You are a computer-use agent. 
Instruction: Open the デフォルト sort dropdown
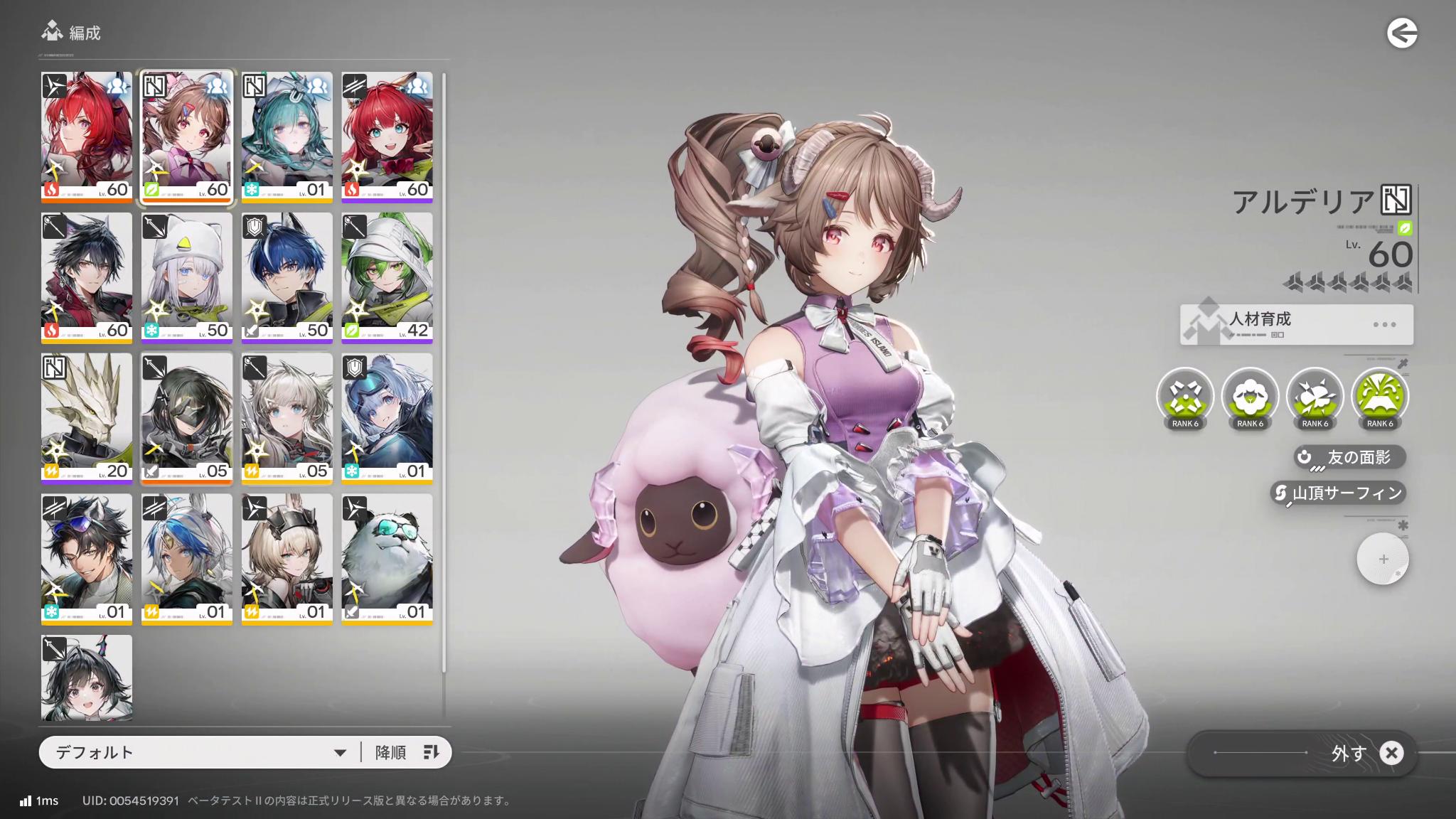192,751
